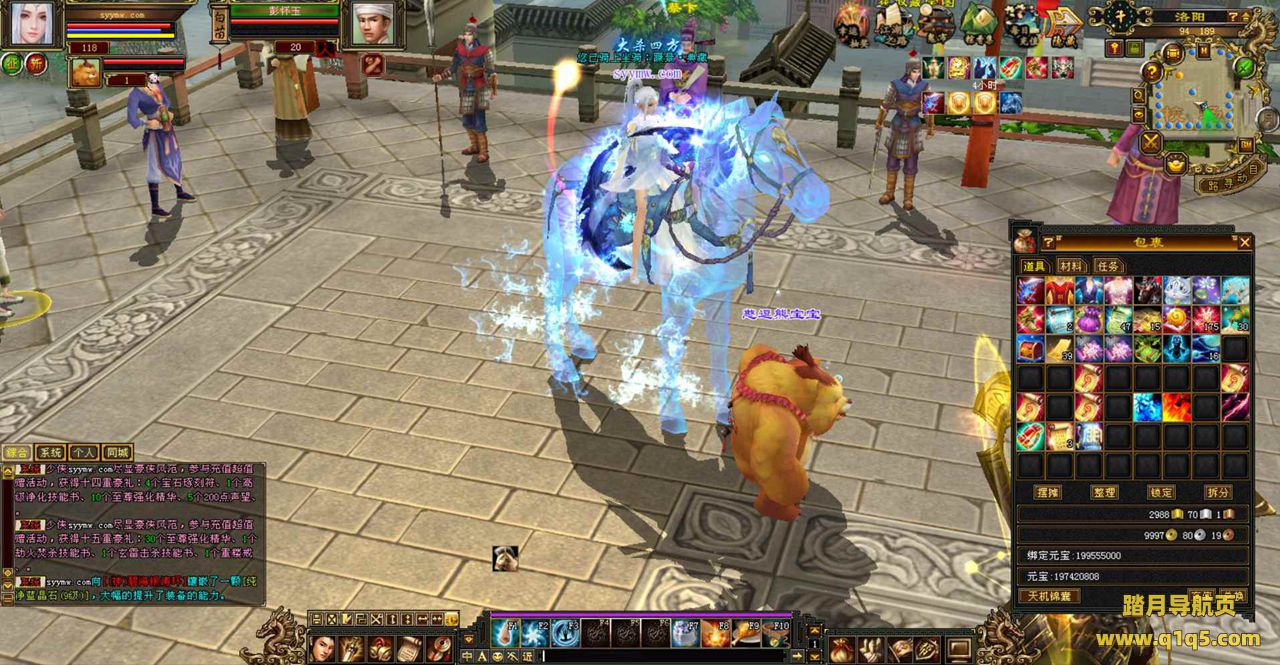Switch to the 材料 materials tab
1280x665 pixels.
(x=1071, y=266)
